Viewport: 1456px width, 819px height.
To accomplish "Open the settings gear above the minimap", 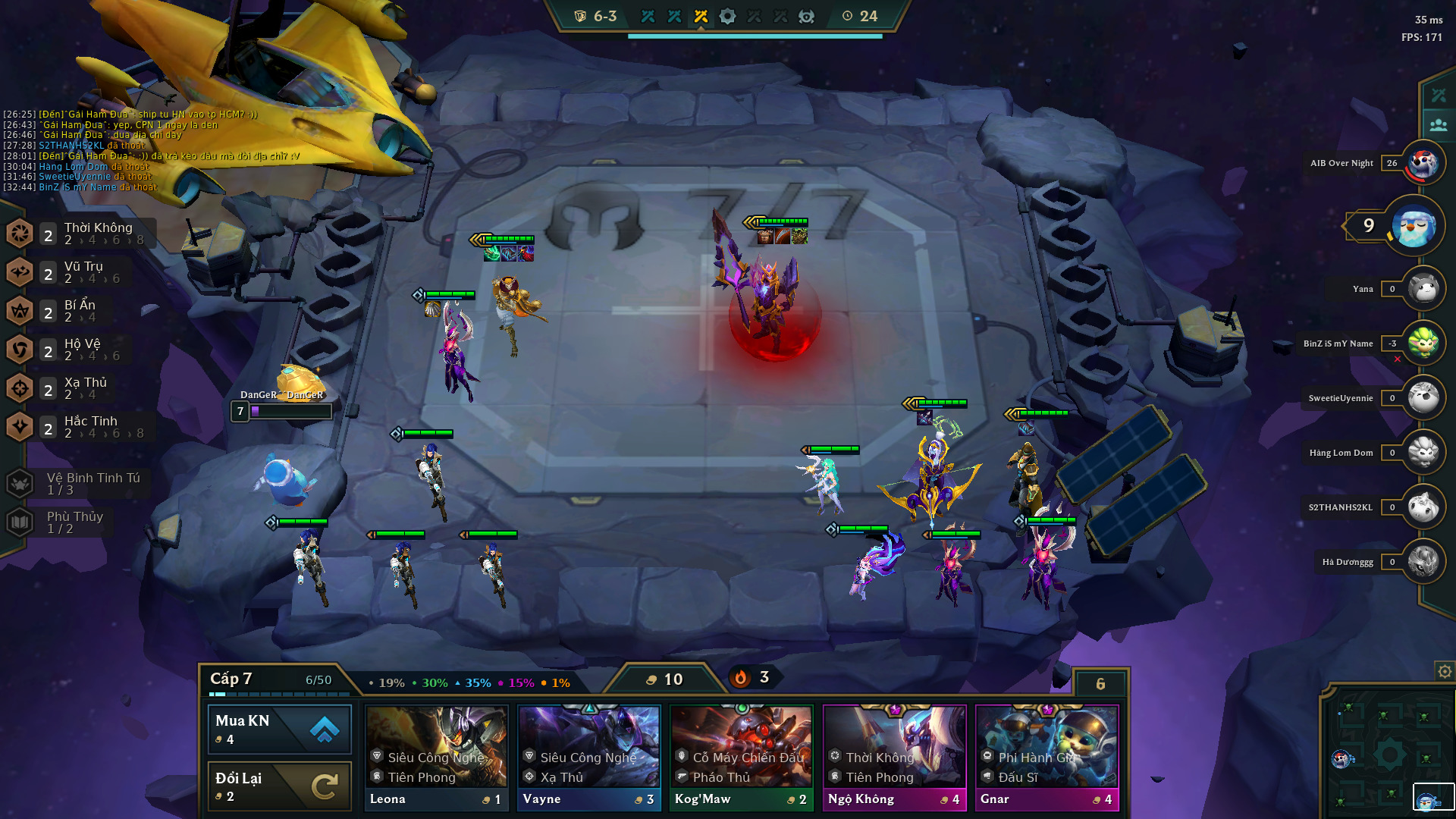I will 1445,671.
